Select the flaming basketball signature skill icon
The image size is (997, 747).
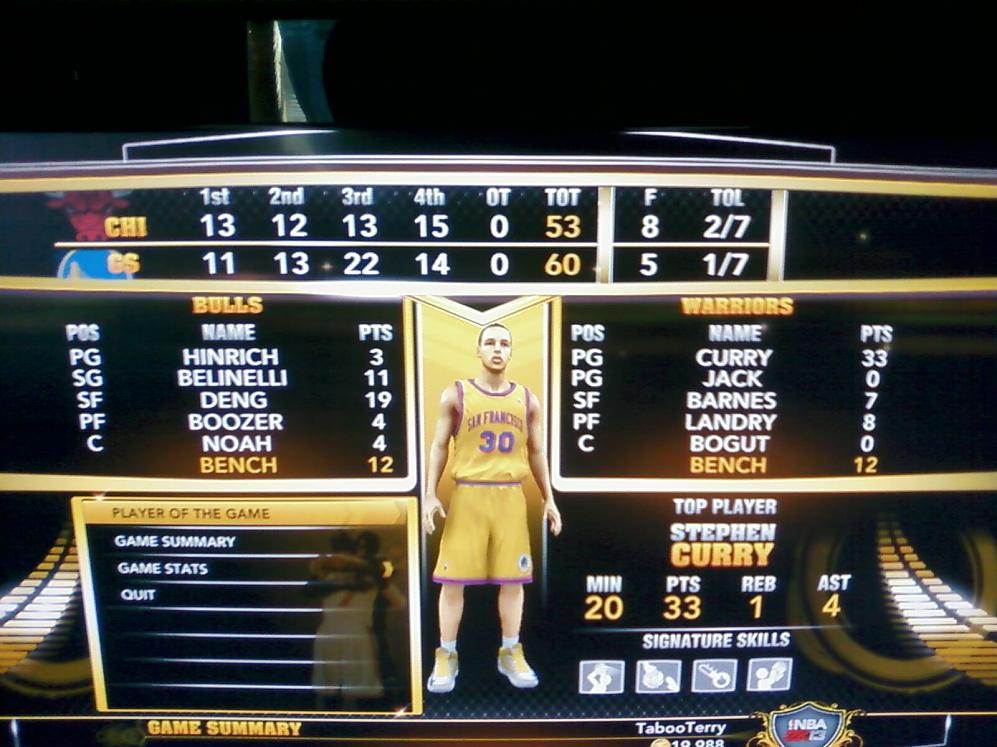657,677
